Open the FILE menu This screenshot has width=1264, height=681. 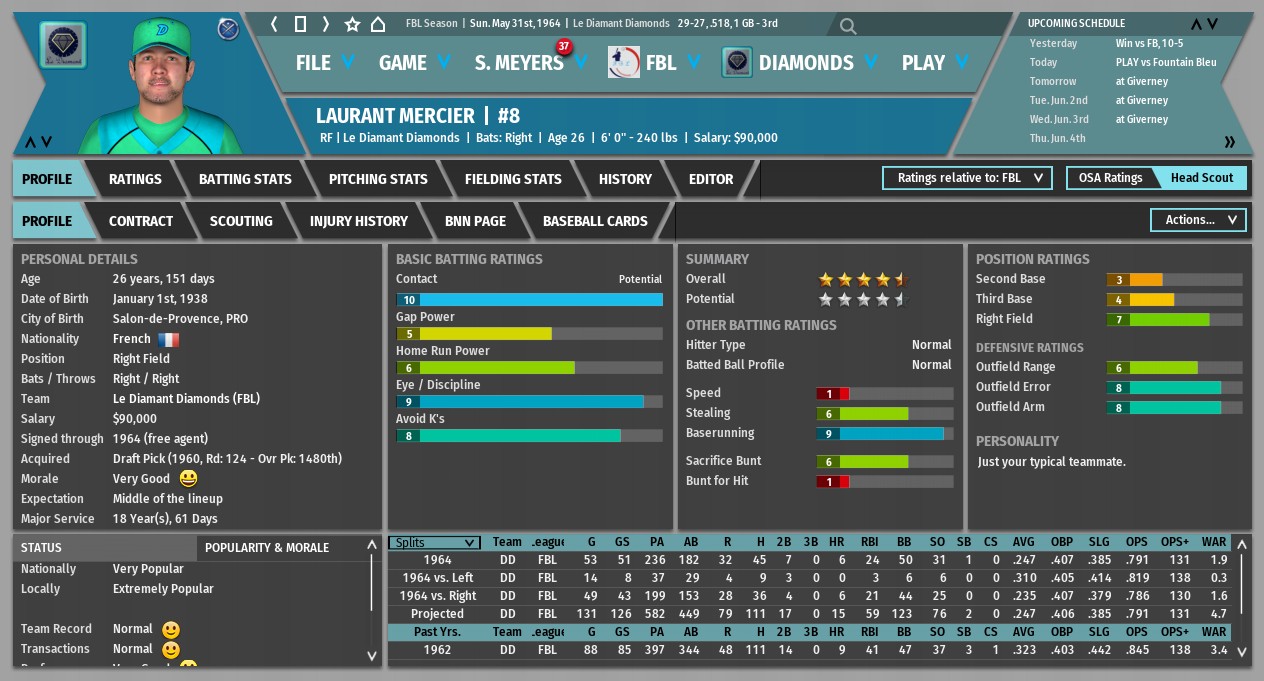(325, 63)
